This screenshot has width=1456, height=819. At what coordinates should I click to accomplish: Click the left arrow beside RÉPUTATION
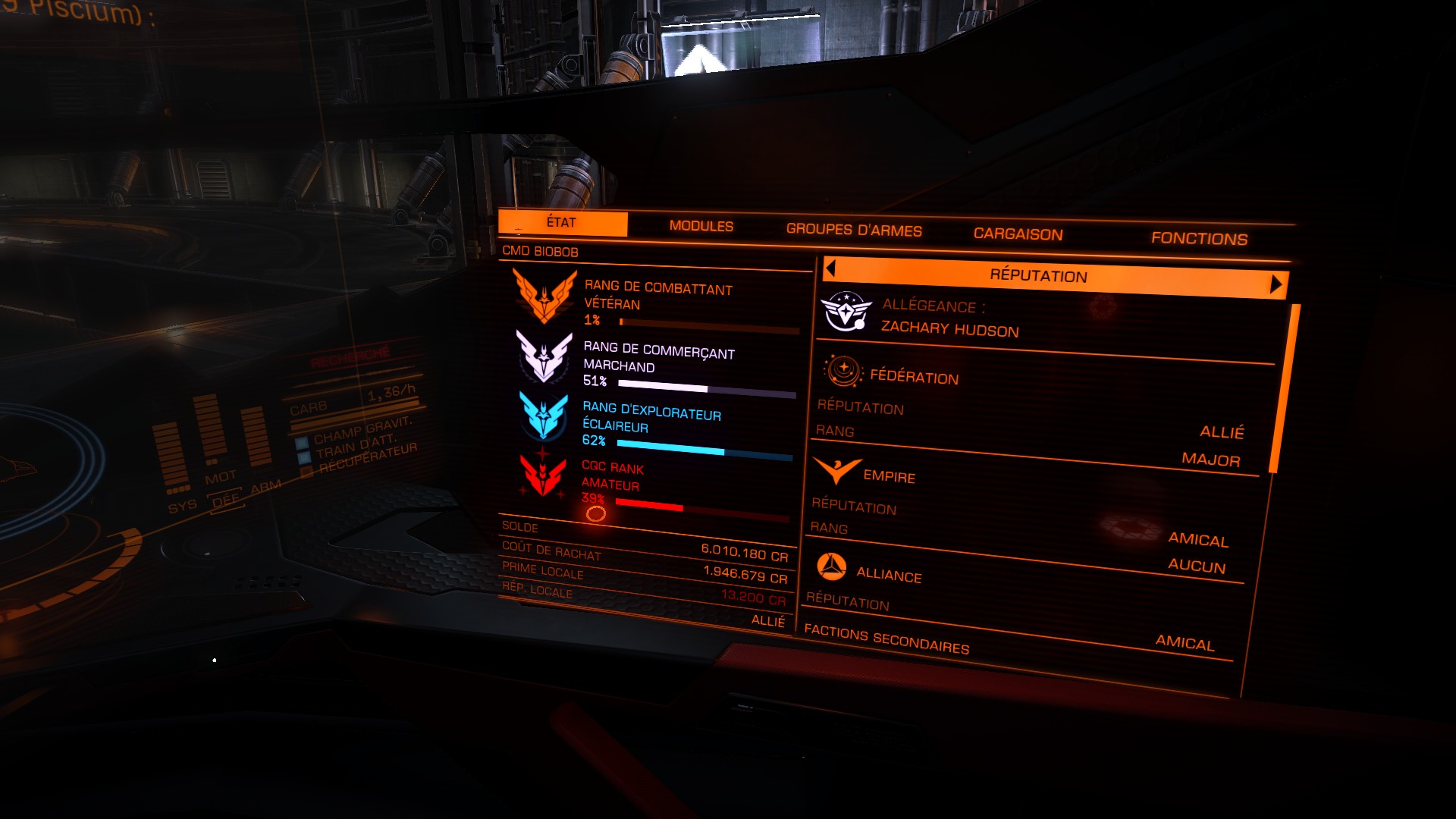830,268
